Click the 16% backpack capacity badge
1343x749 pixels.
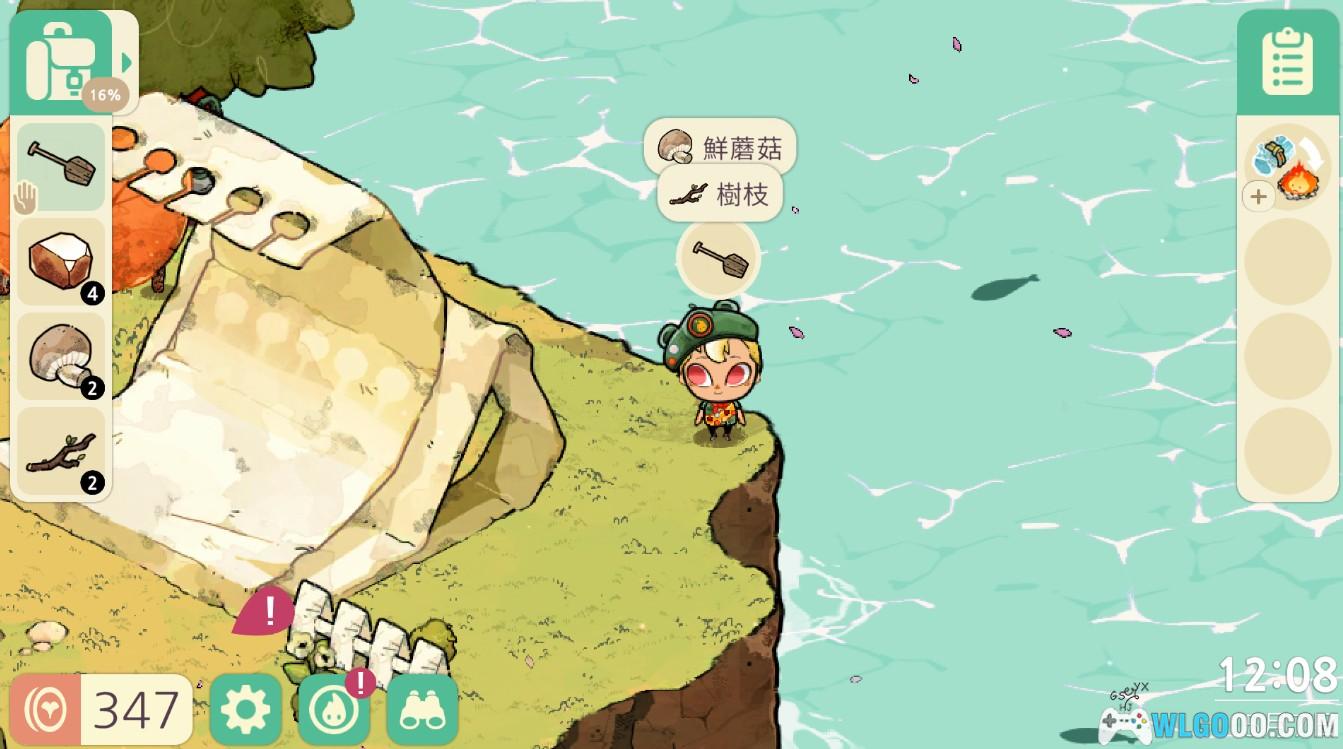pos(105,94)
